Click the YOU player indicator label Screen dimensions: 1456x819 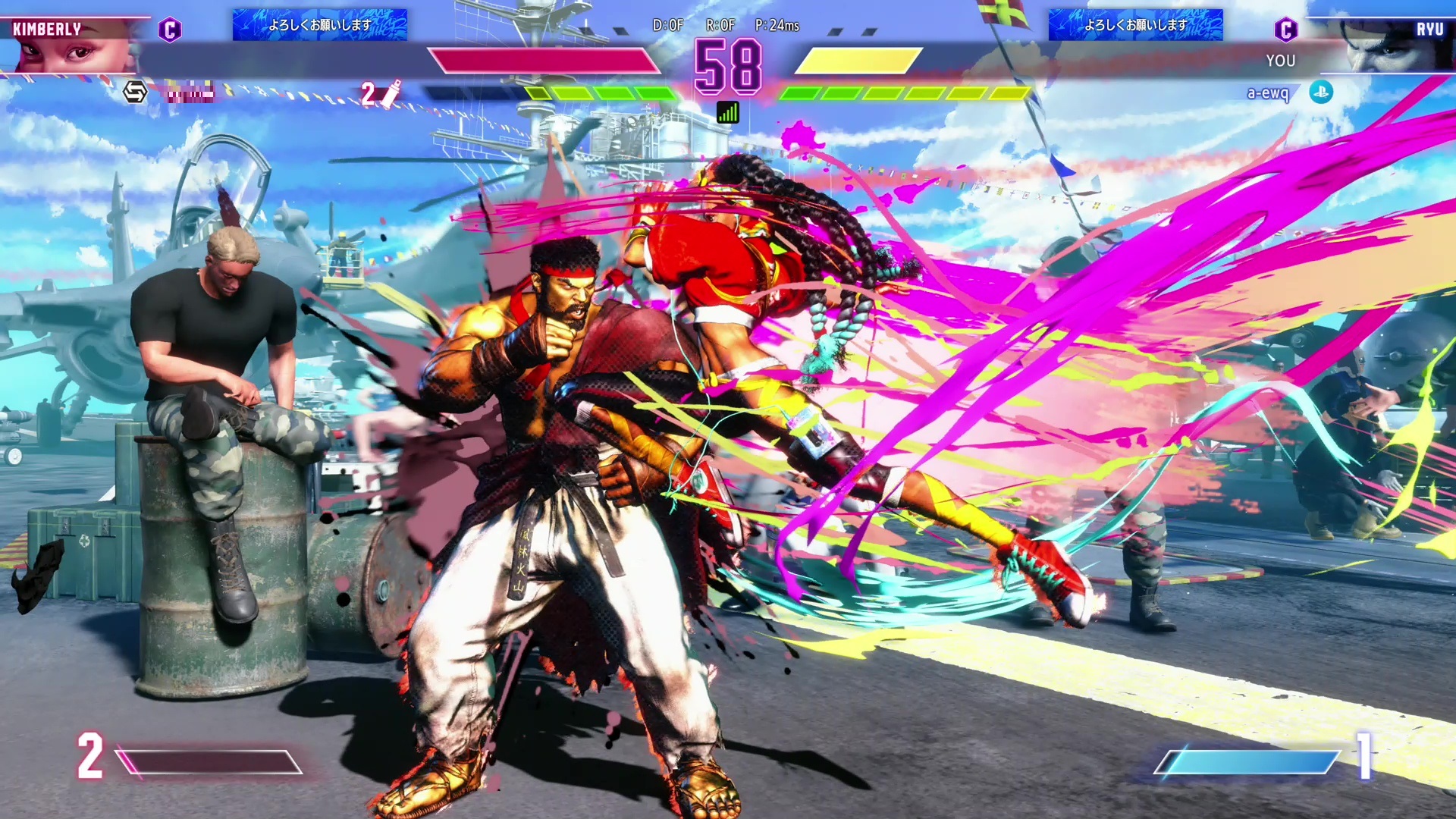click(x=1280, y=61)
